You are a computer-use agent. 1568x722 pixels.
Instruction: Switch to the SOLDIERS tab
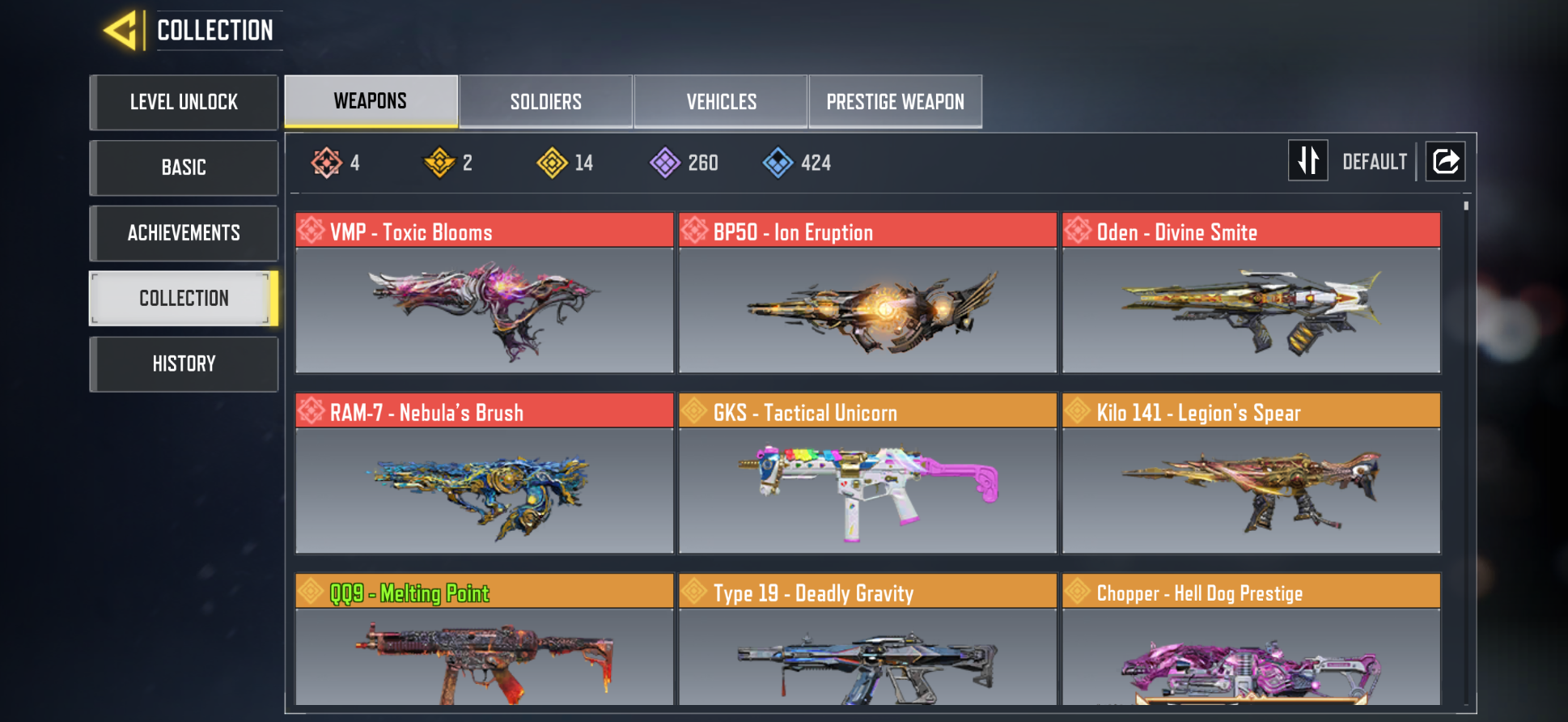click(545, 101)
